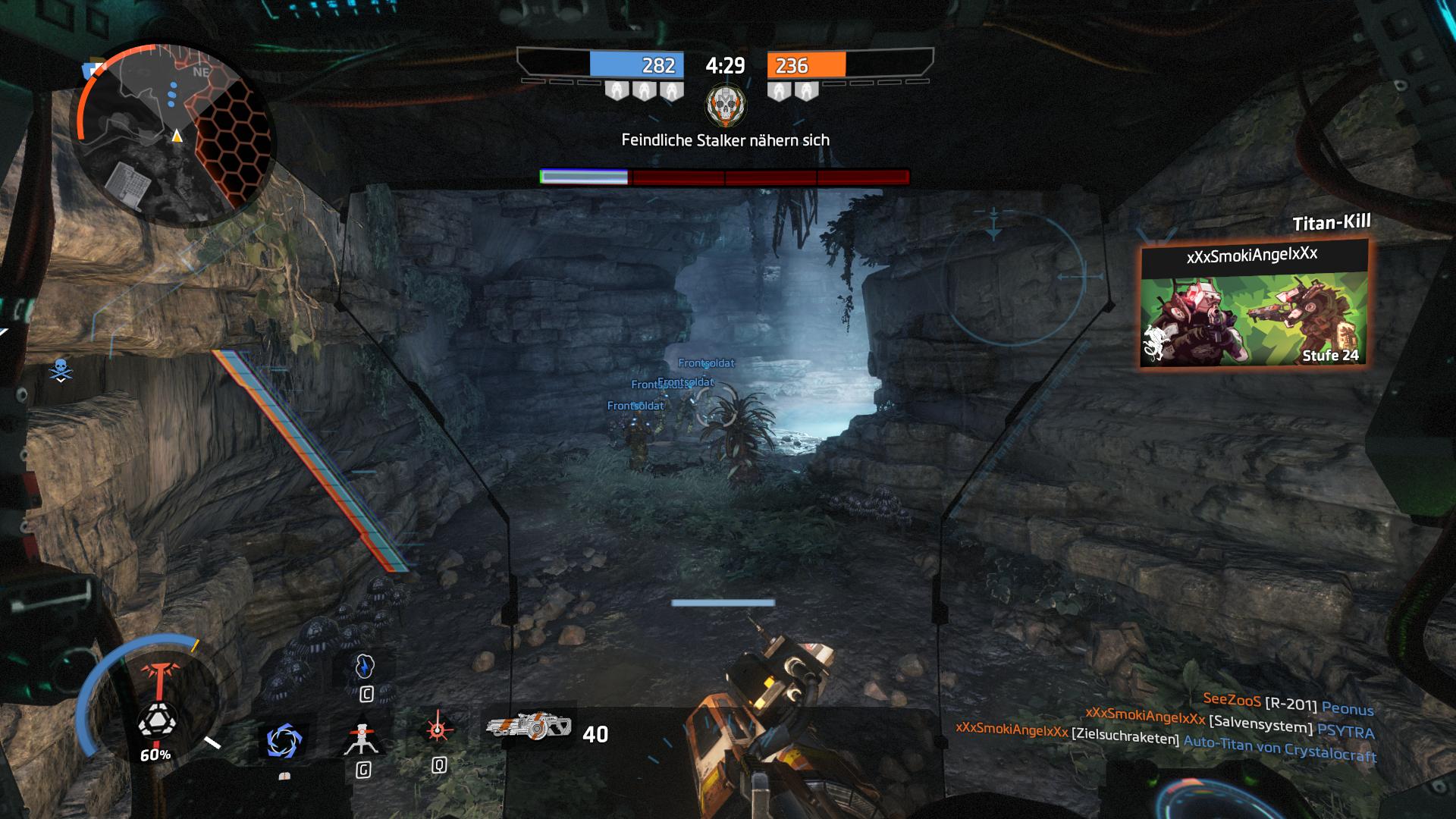Select the tripod turret ability icon
1456x819 pixels.
(x=362, y=737)
